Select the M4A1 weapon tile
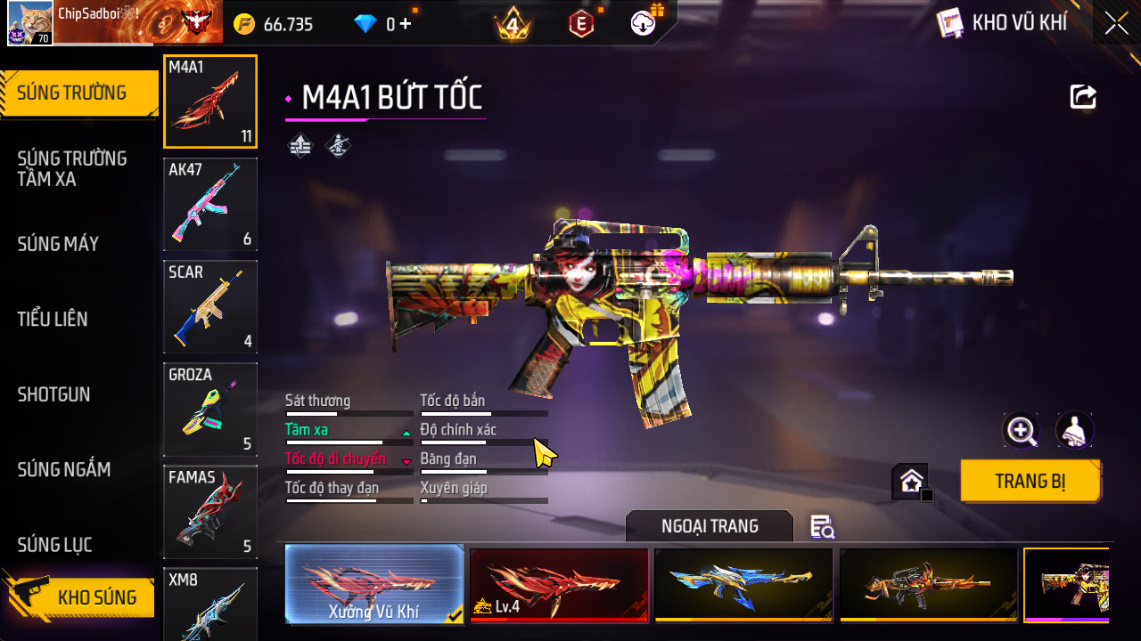The height and width of the screenshot is (641, 1141). coord(210,101)
